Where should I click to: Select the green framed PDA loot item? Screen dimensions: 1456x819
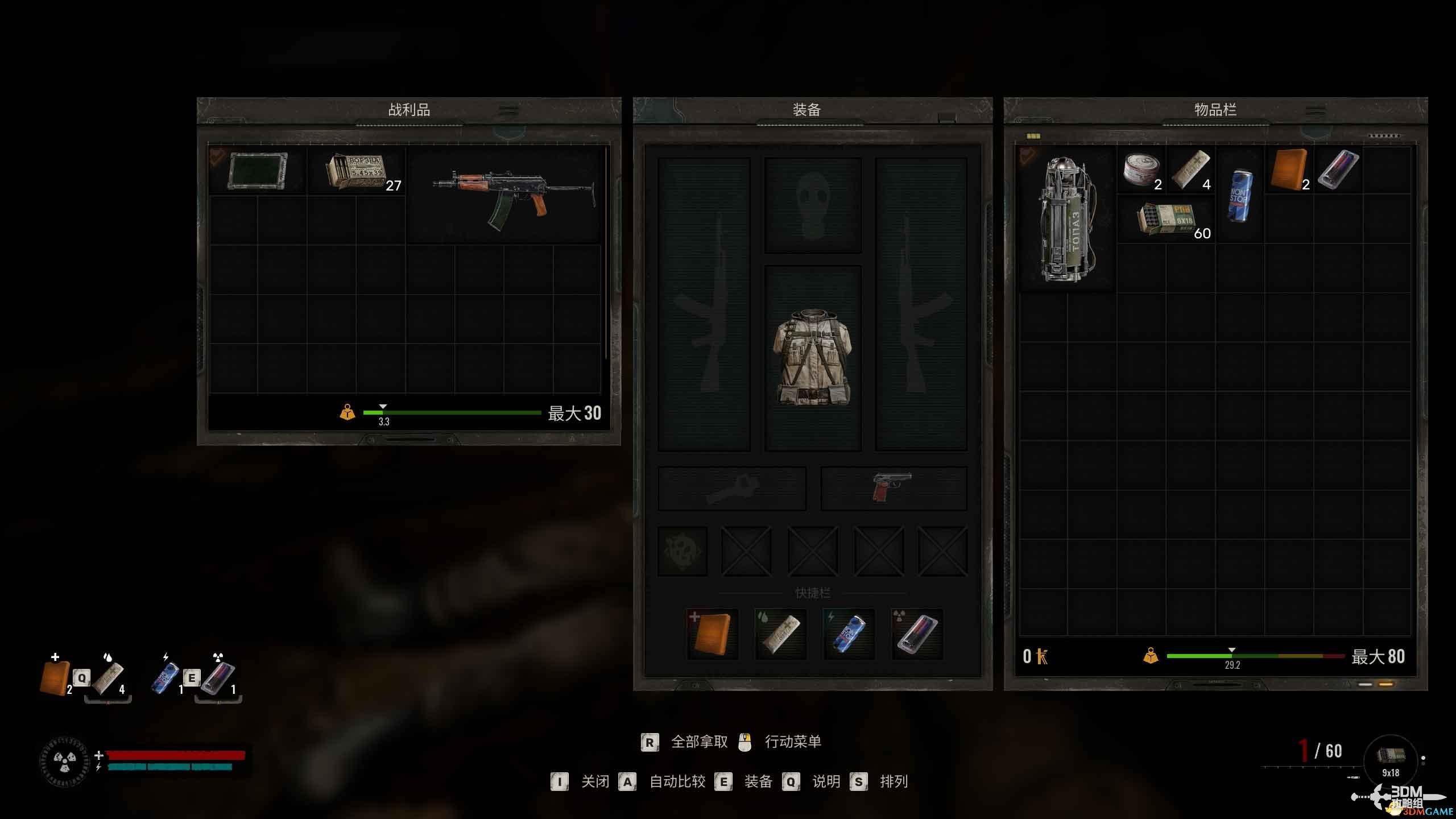(x=257, y=171)
